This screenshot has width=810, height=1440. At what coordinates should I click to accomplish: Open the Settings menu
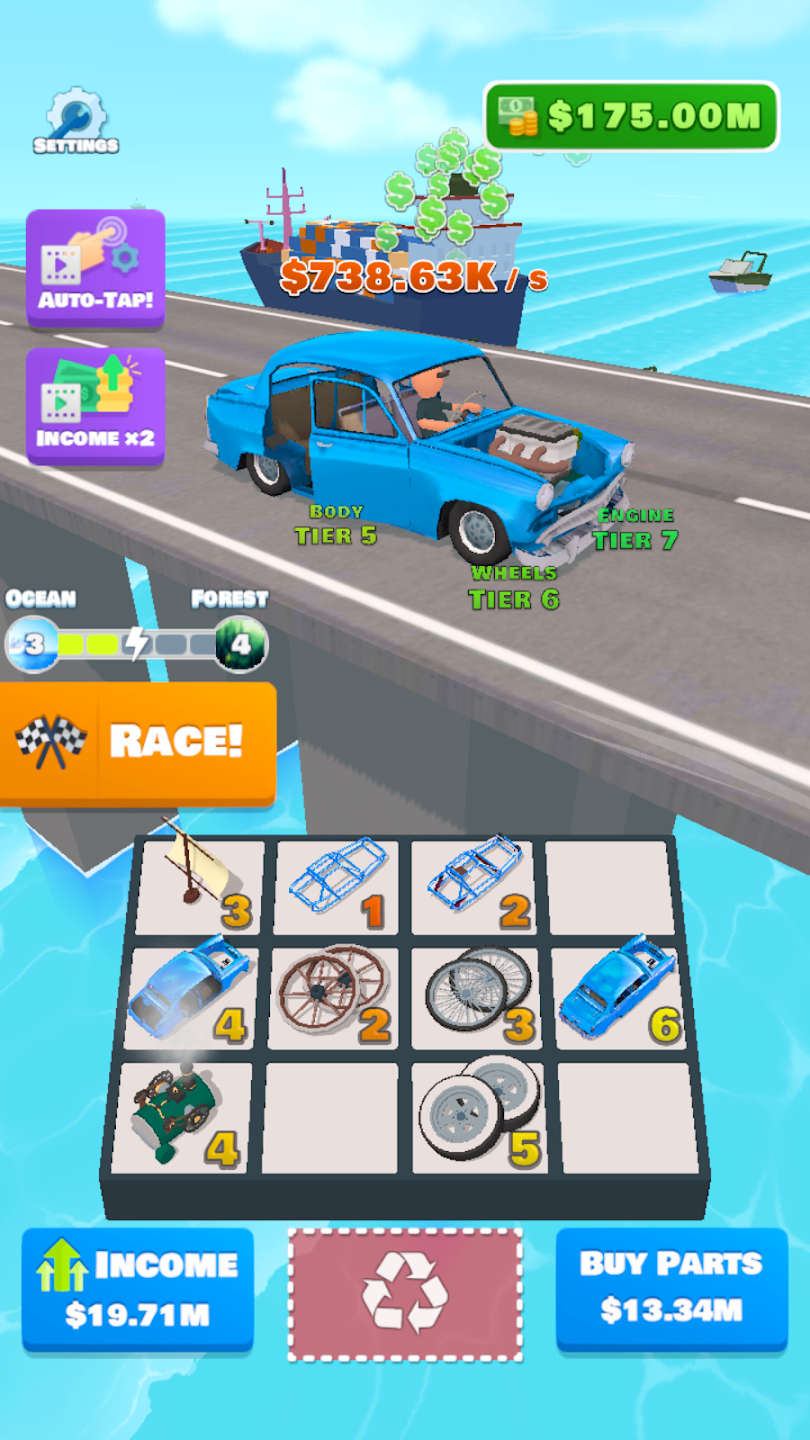pos(76,124)
